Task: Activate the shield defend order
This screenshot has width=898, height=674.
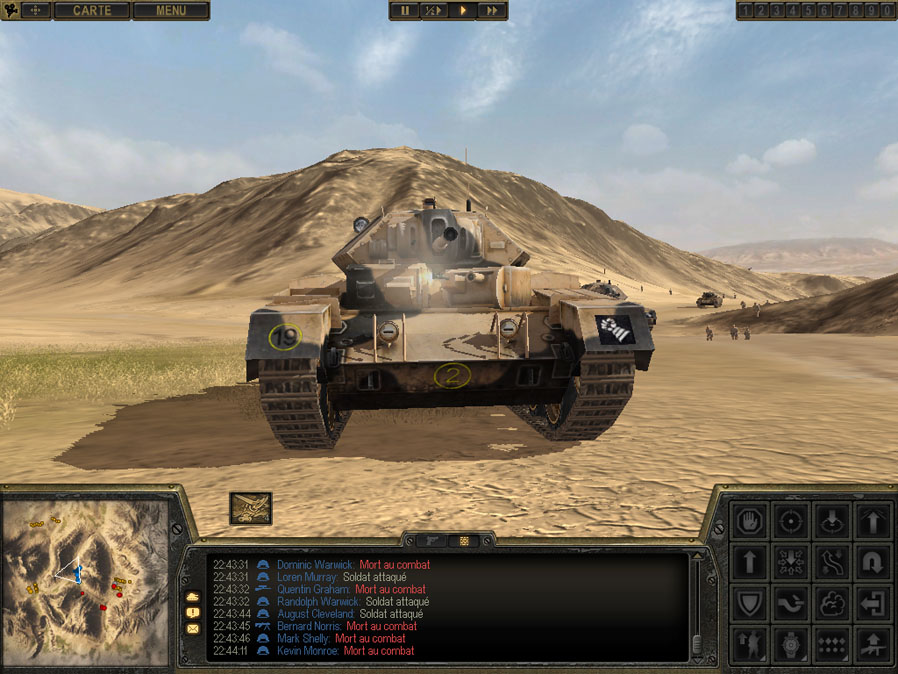Action: point(750,604)
